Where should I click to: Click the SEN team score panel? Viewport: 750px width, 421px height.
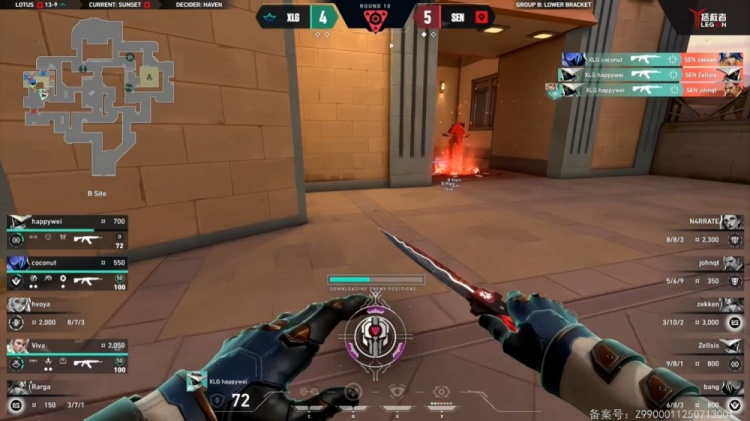click(x=452, y=16)
